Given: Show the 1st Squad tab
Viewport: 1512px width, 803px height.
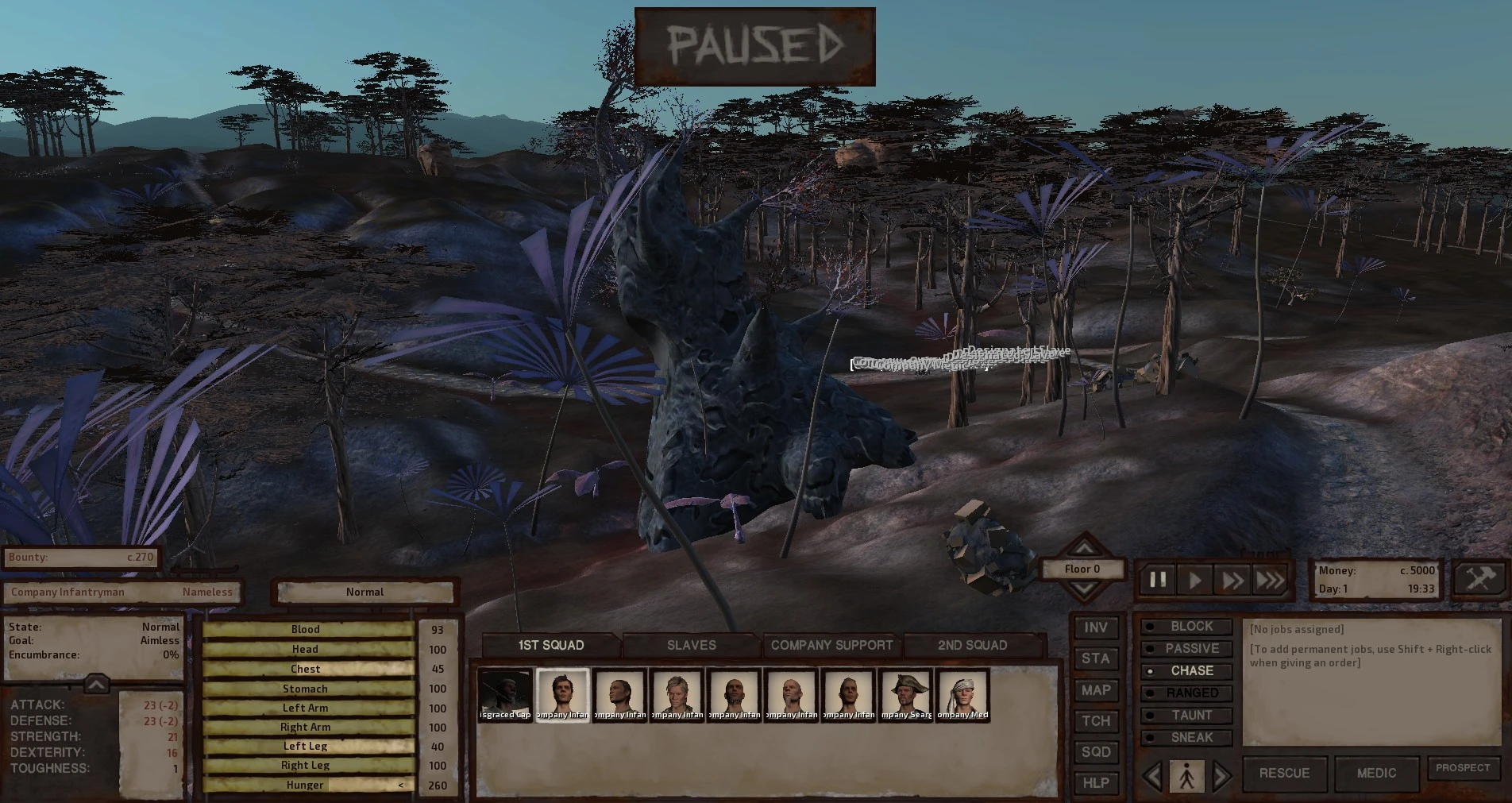Looking at the screenshot, I should click(550, 645).
